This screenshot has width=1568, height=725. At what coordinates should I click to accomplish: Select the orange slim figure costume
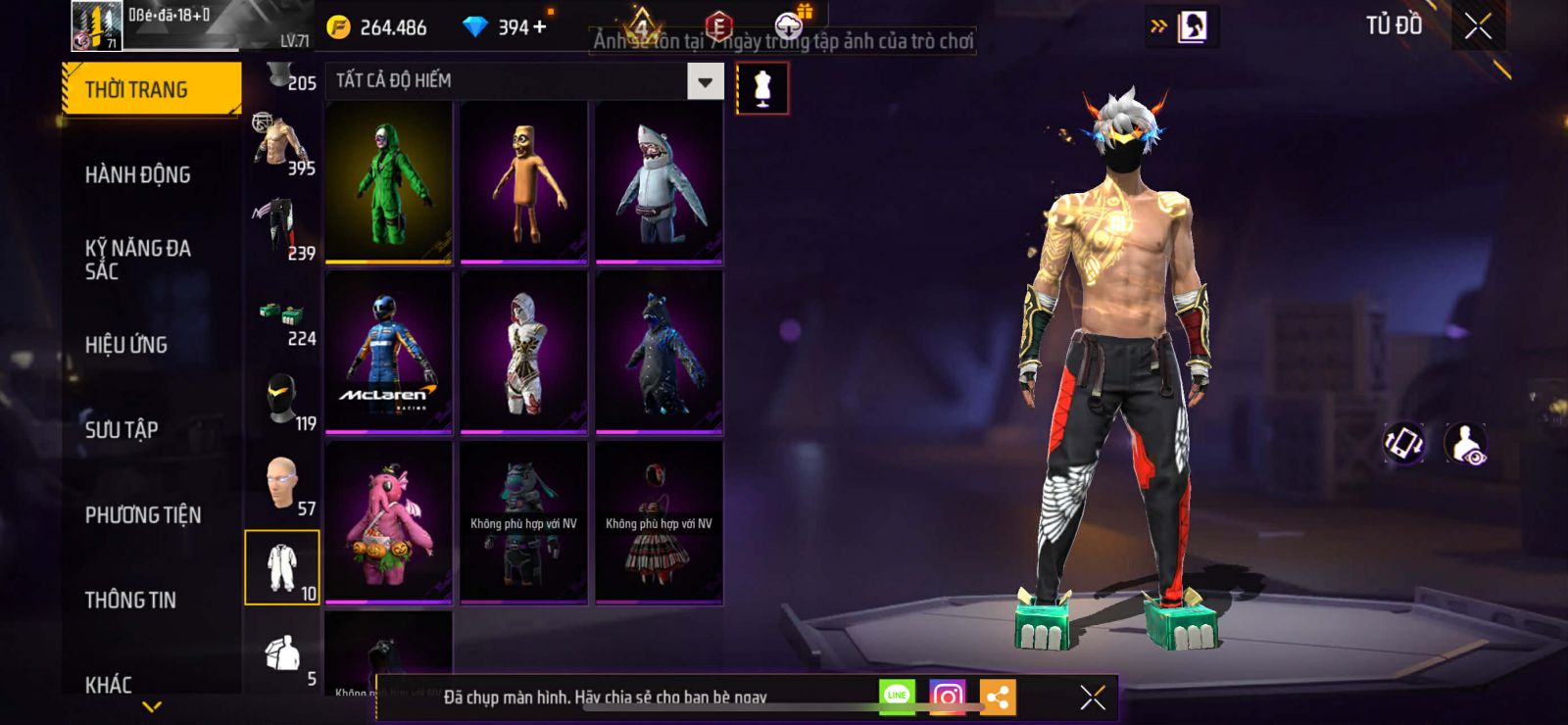523,182
